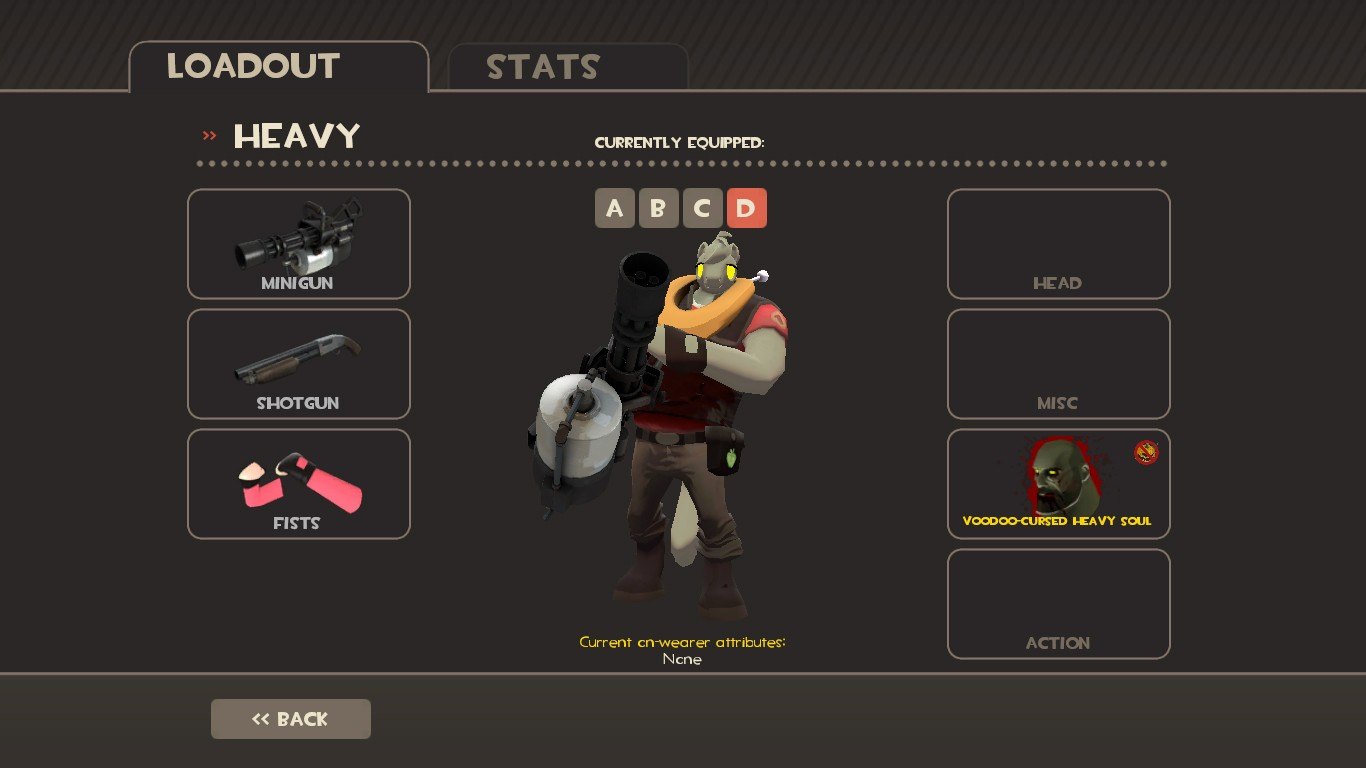Open the Fists melee slot

pyautogui.click(x=298, y=484)
